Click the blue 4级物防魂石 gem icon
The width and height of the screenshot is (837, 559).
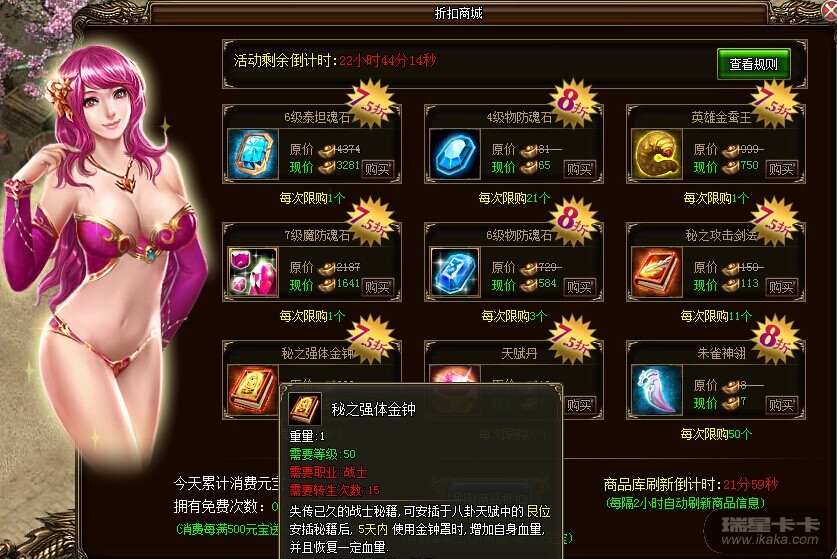pyautogui.click(x=455, y=154)
